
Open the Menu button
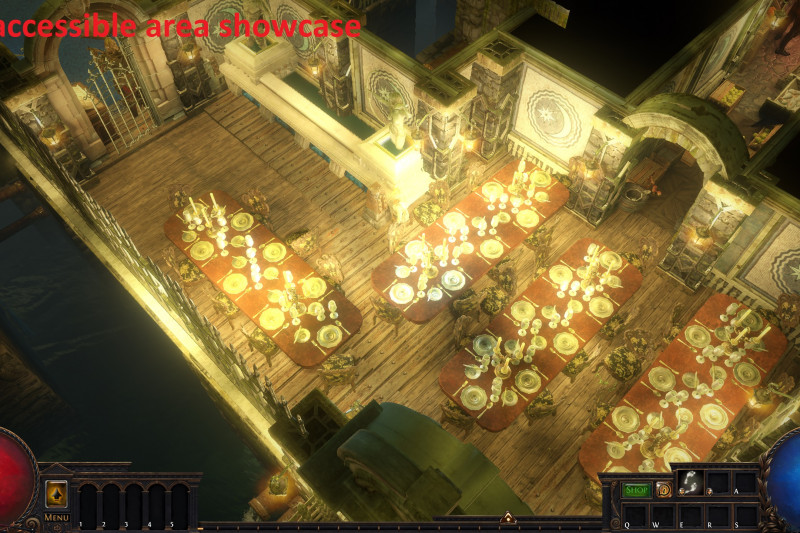point(56,517)
